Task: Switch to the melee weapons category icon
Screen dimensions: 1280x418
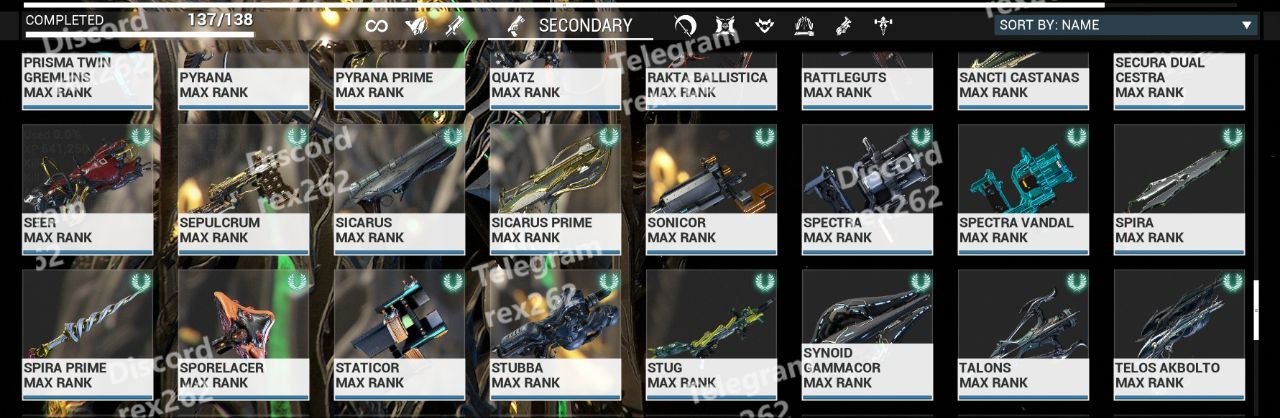Action: tap(685, 26)
